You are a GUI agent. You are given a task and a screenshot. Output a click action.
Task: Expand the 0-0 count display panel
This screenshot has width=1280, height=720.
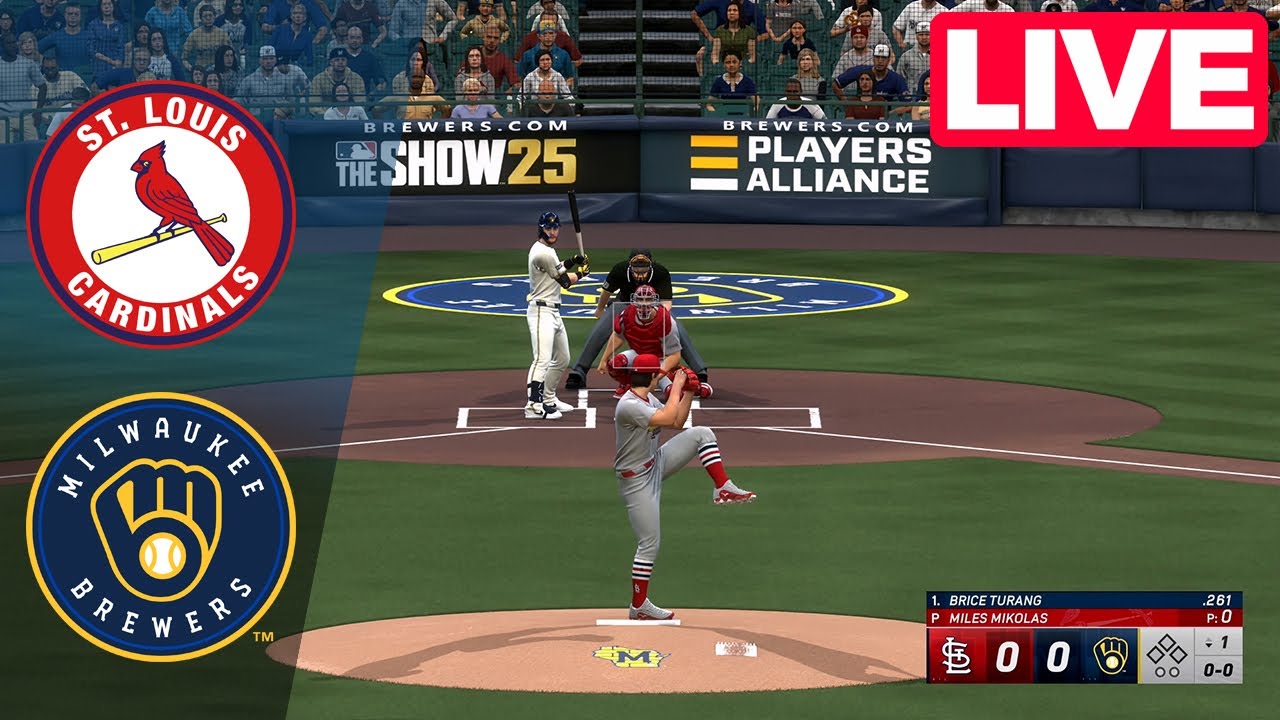pyautogui.click(x=1218, y=669)
